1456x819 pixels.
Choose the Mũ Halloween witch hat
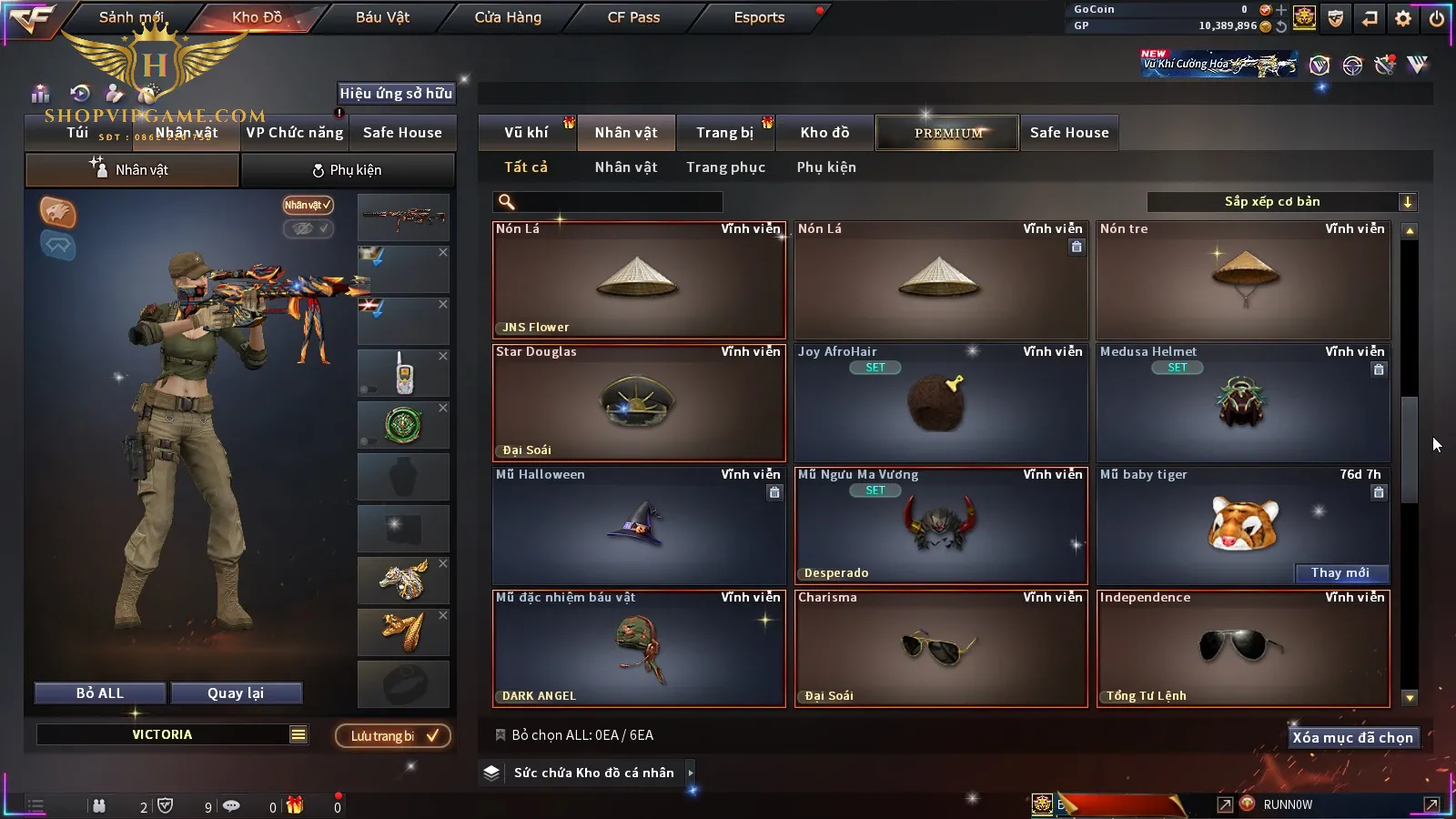click(639, 526)
